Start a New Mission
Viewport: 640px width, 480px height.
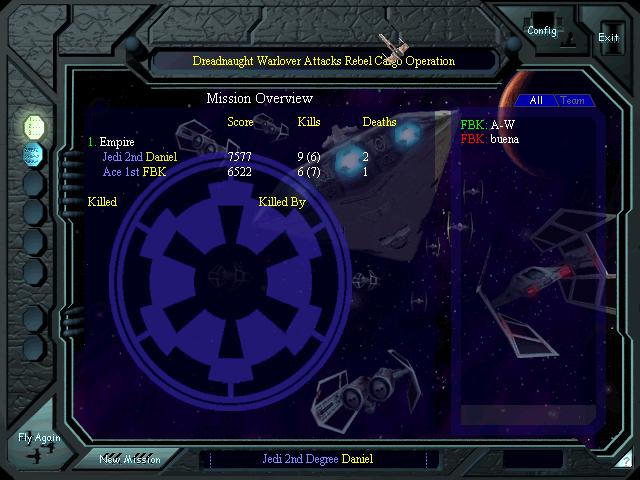[129, 459]
